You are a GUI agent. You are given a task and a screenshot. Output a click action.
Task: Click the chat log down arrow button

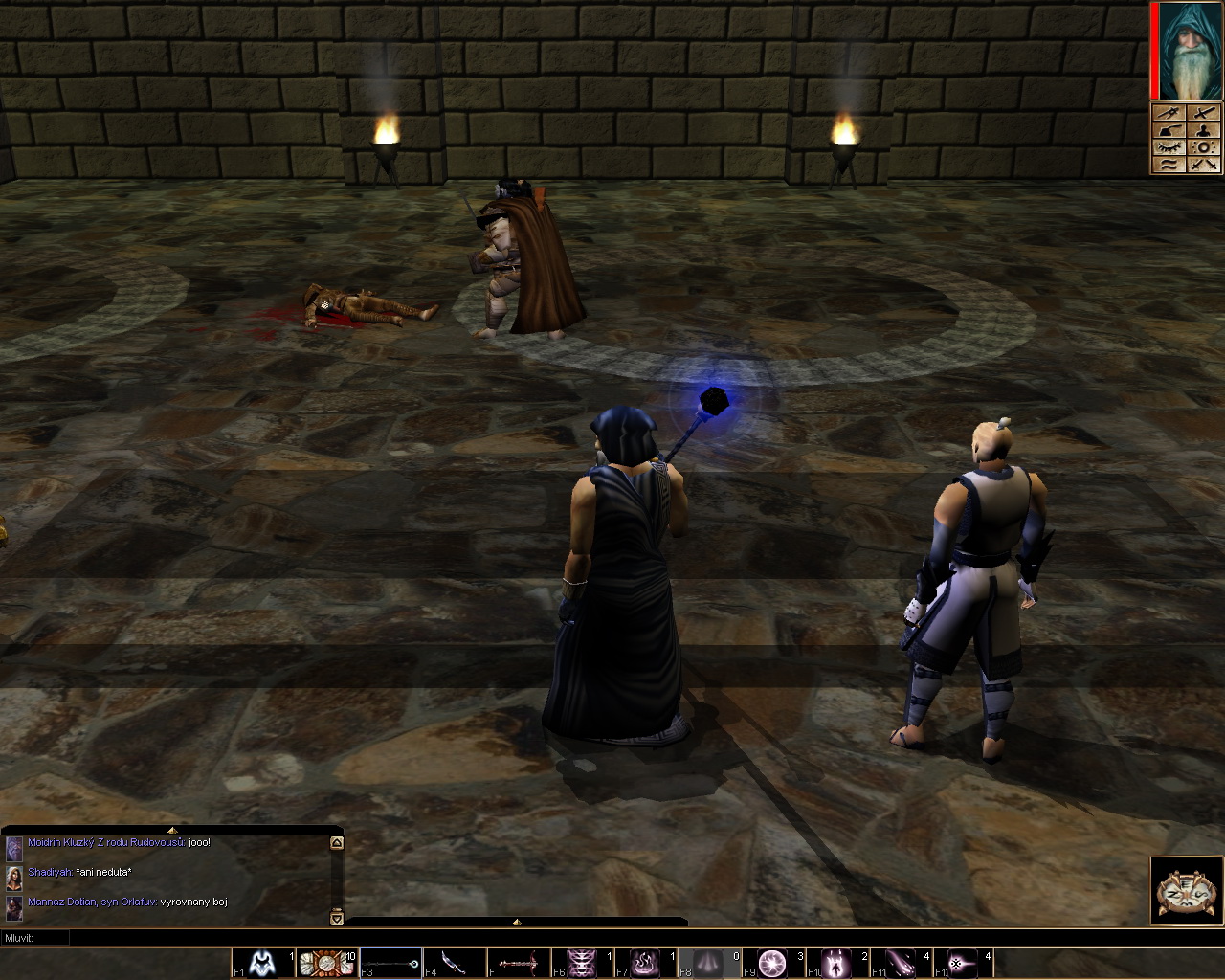point(336,919)
